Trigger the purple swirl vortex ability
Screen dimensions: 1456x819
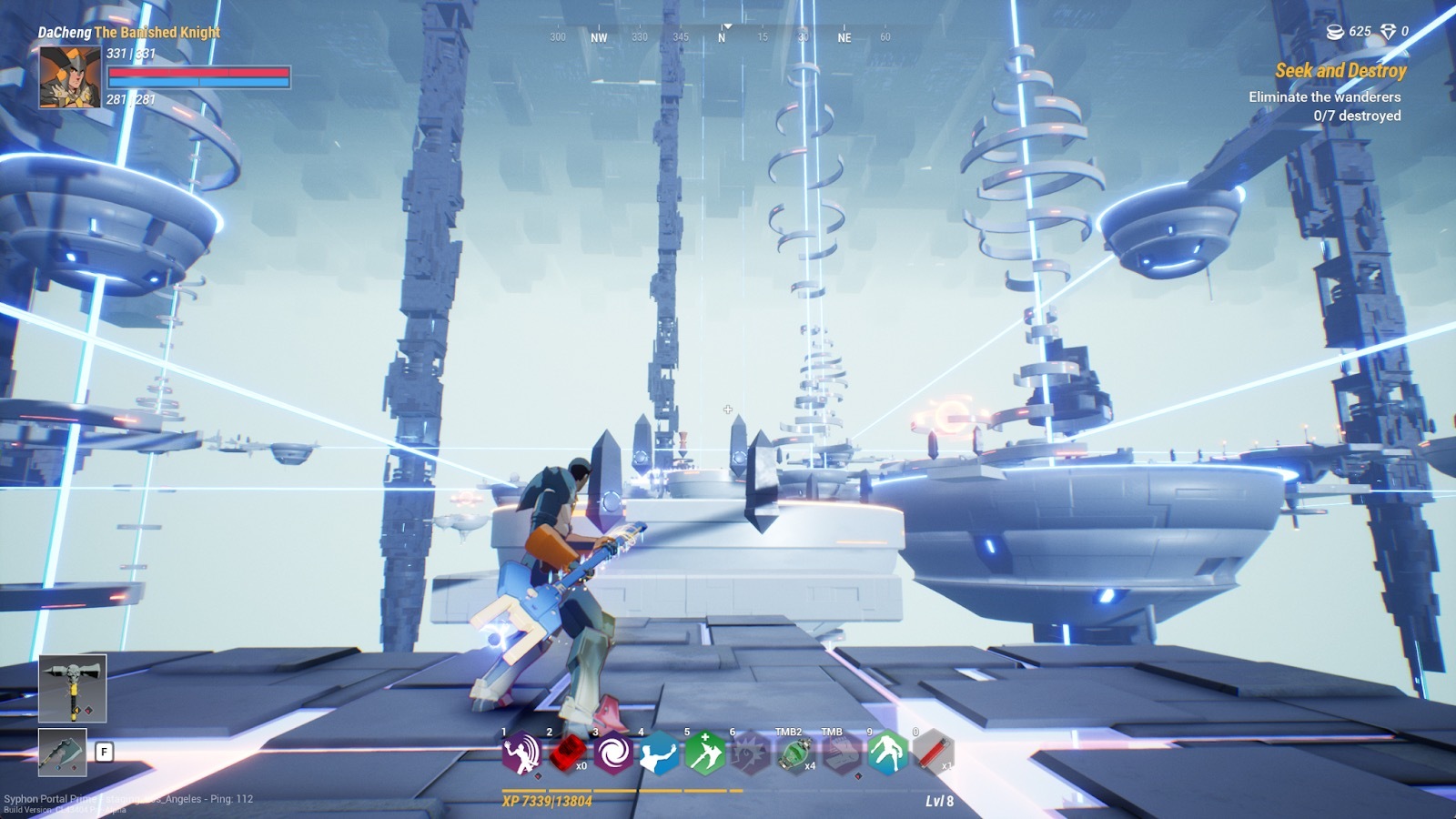click(613, 753)
